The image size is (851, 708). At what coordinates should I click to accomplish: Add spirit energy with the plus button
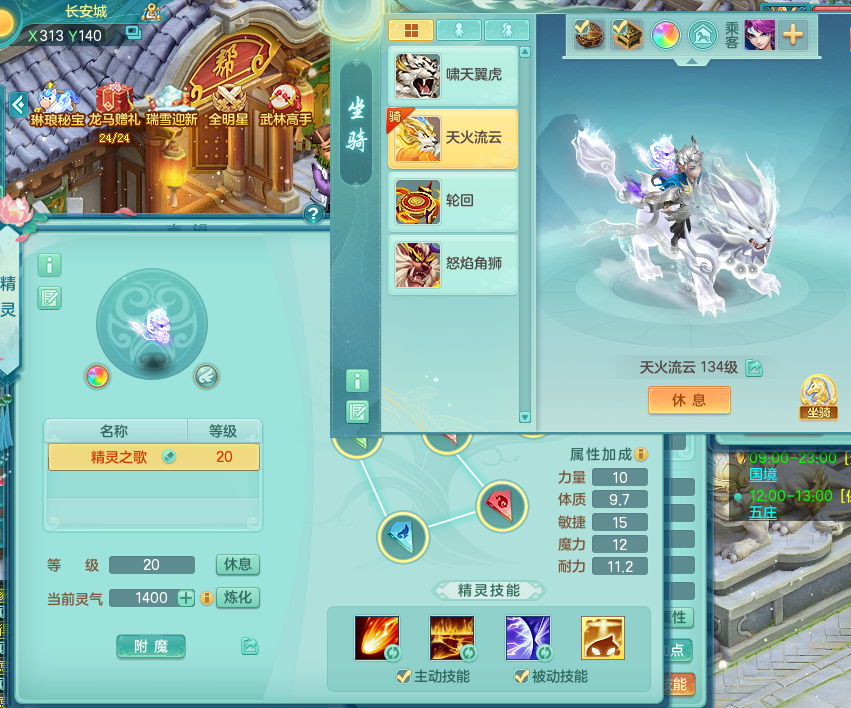click(x=186, y=598)
